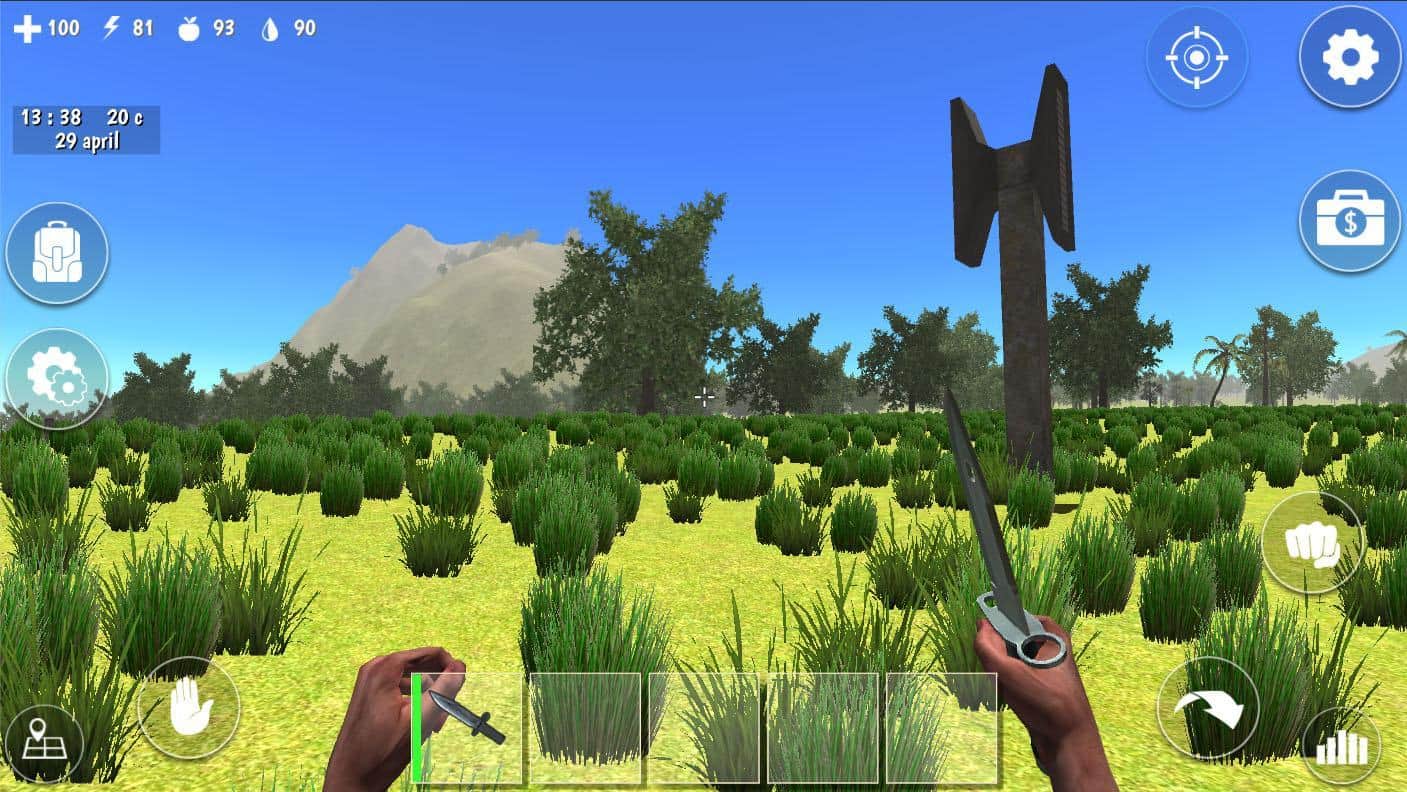Tap the bar chart stats button
This screenshot has width=1407, height=792.
tap(1341, 746)
